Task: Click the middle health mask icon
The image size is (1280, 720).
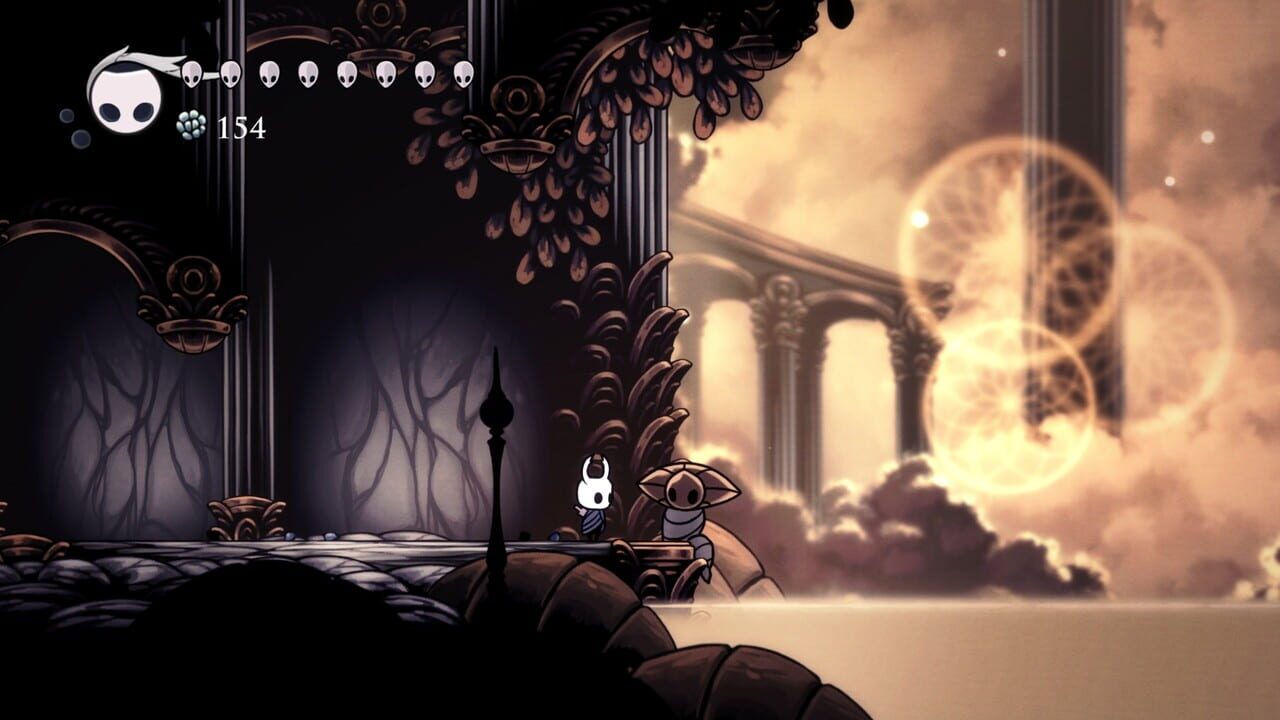Action: pos(308,74)
